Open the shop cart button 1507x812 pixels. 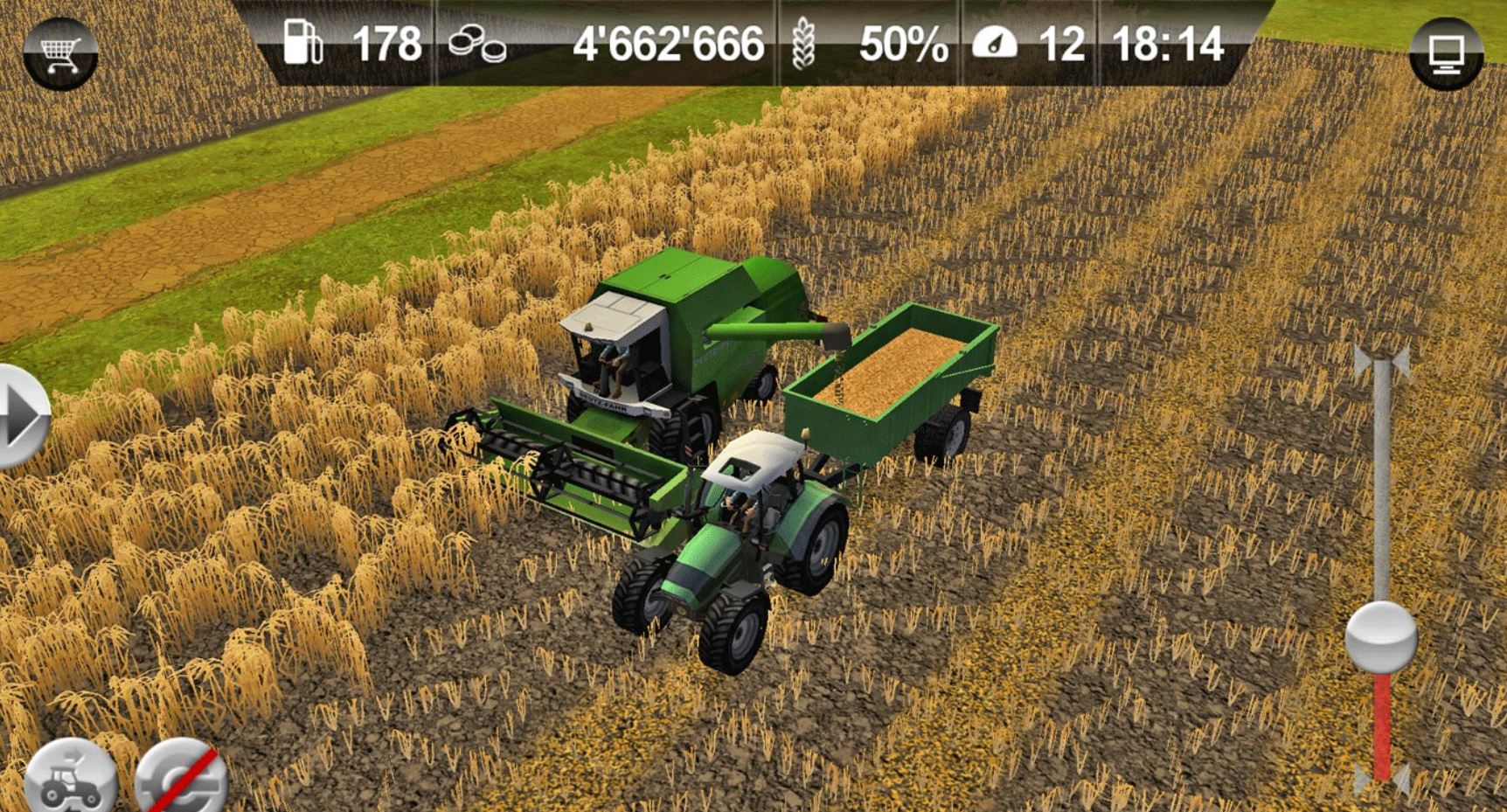[60, 52]
